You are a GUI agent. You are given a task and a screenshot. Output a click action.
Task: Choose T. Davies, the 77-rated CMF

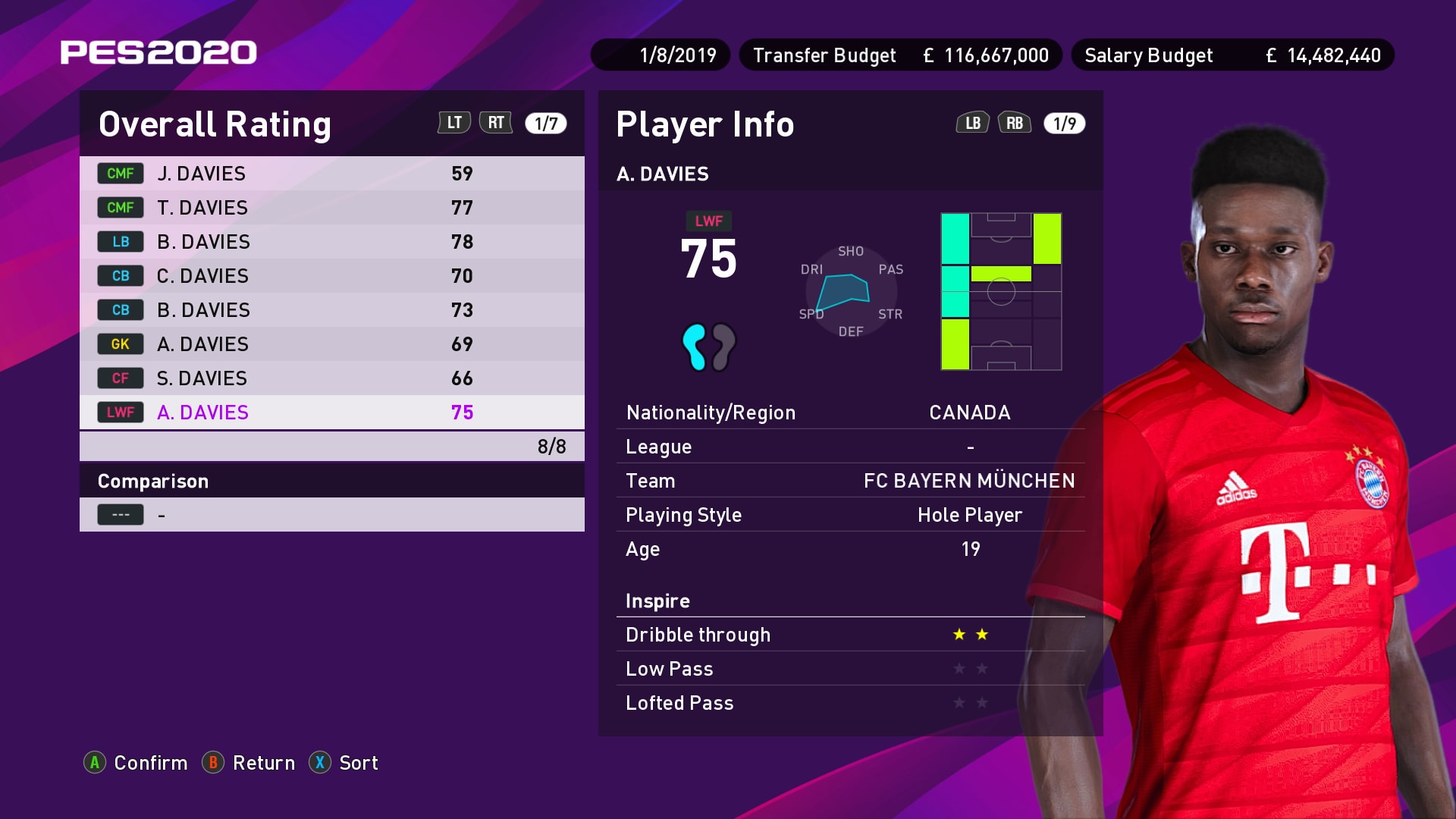[x=331, y=208]
